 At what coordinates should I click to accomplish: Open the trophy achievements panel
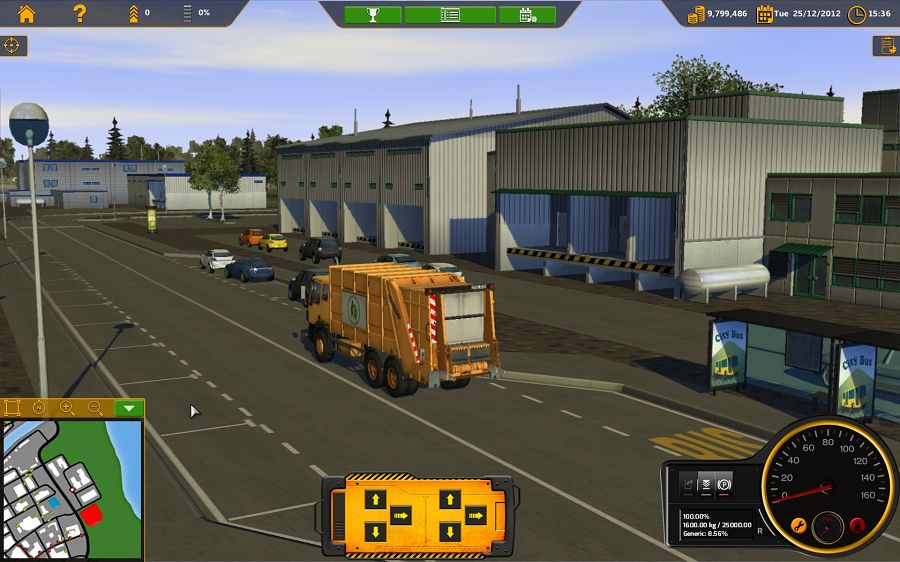(x=373, y=14)
